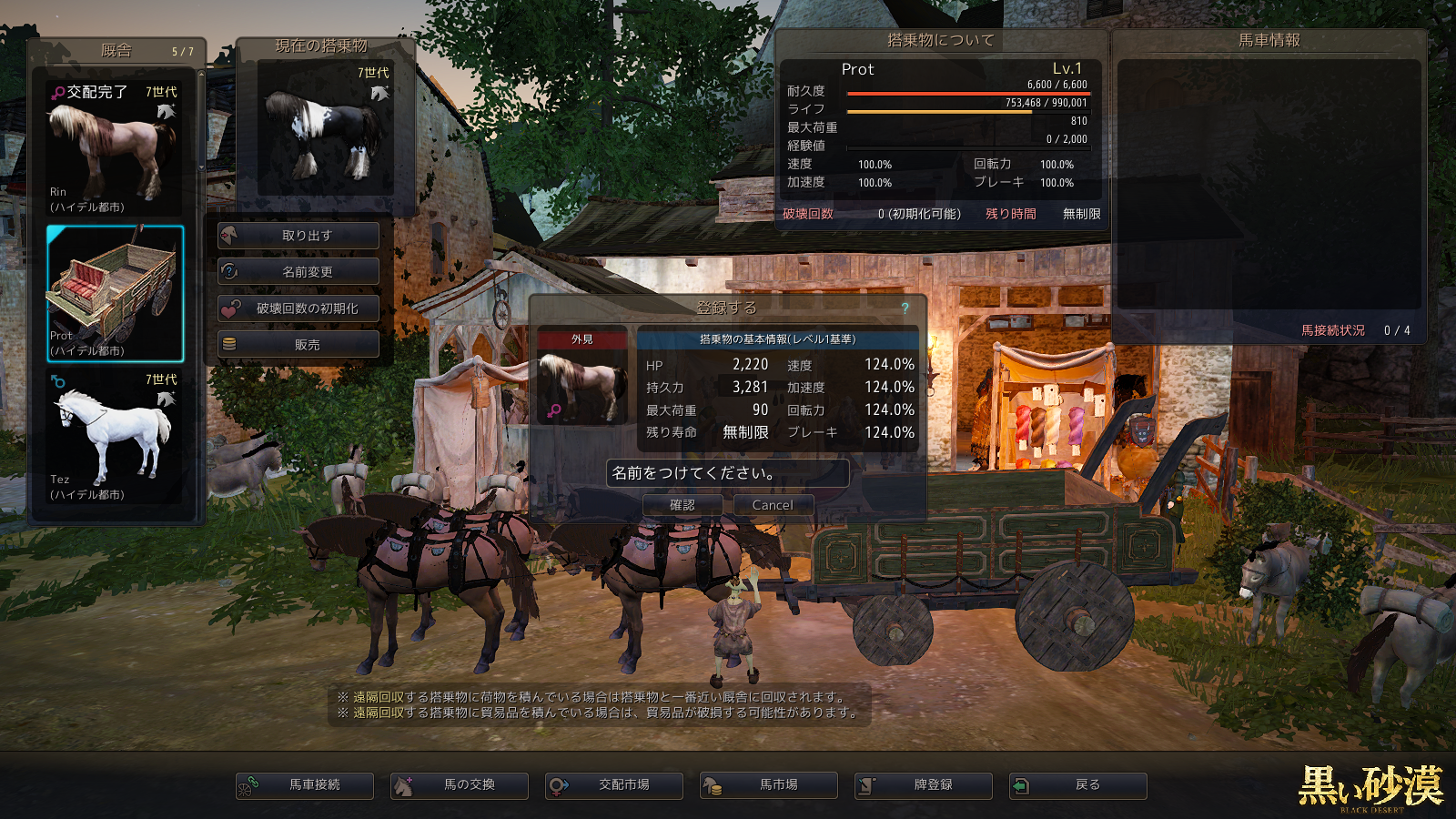Select the Prot wagon entry
Viewport: 1456px width, 819px height.
(x=115, y=293)
